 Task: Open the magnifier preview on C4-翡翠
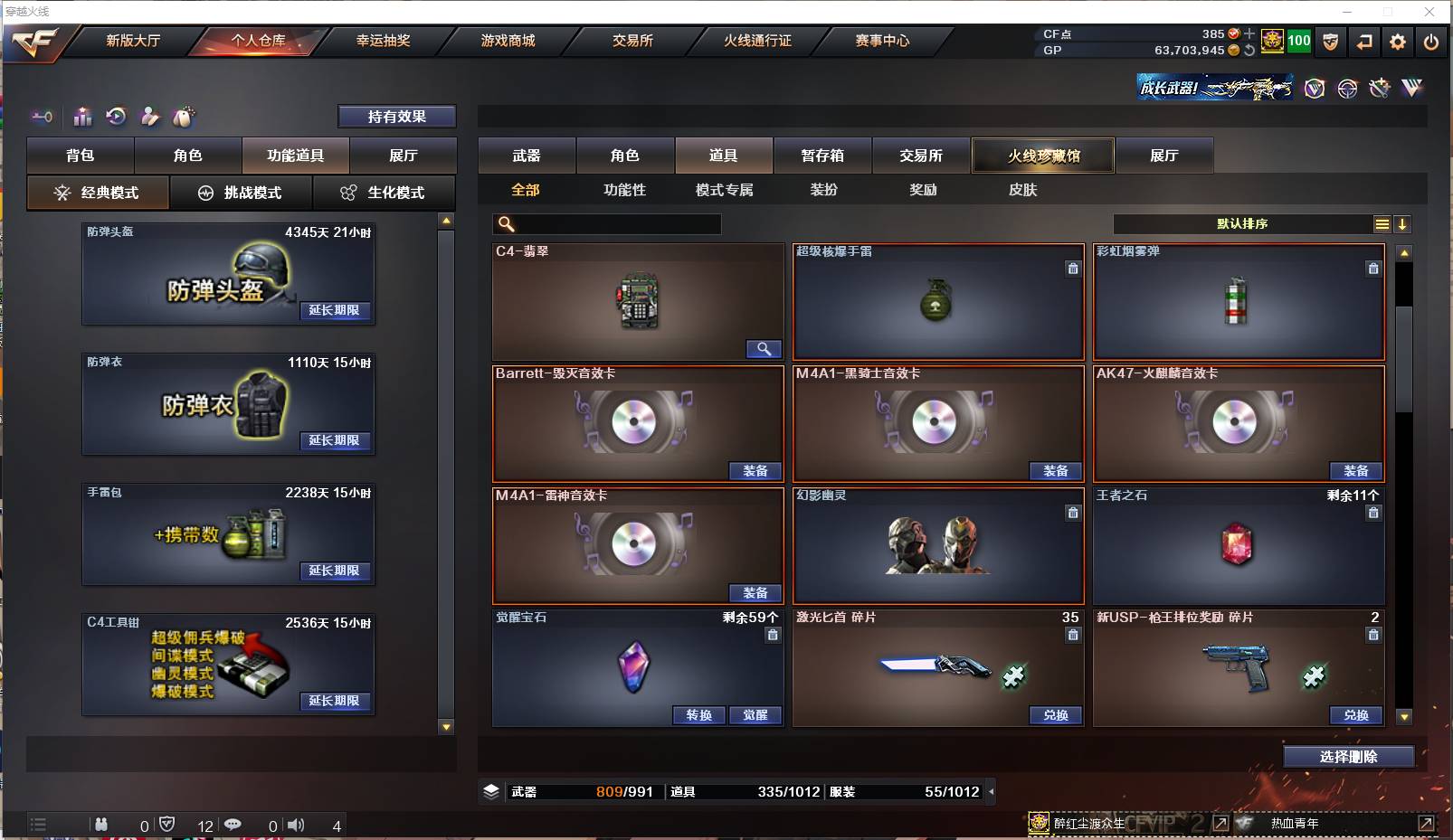(x=764, y=349)
